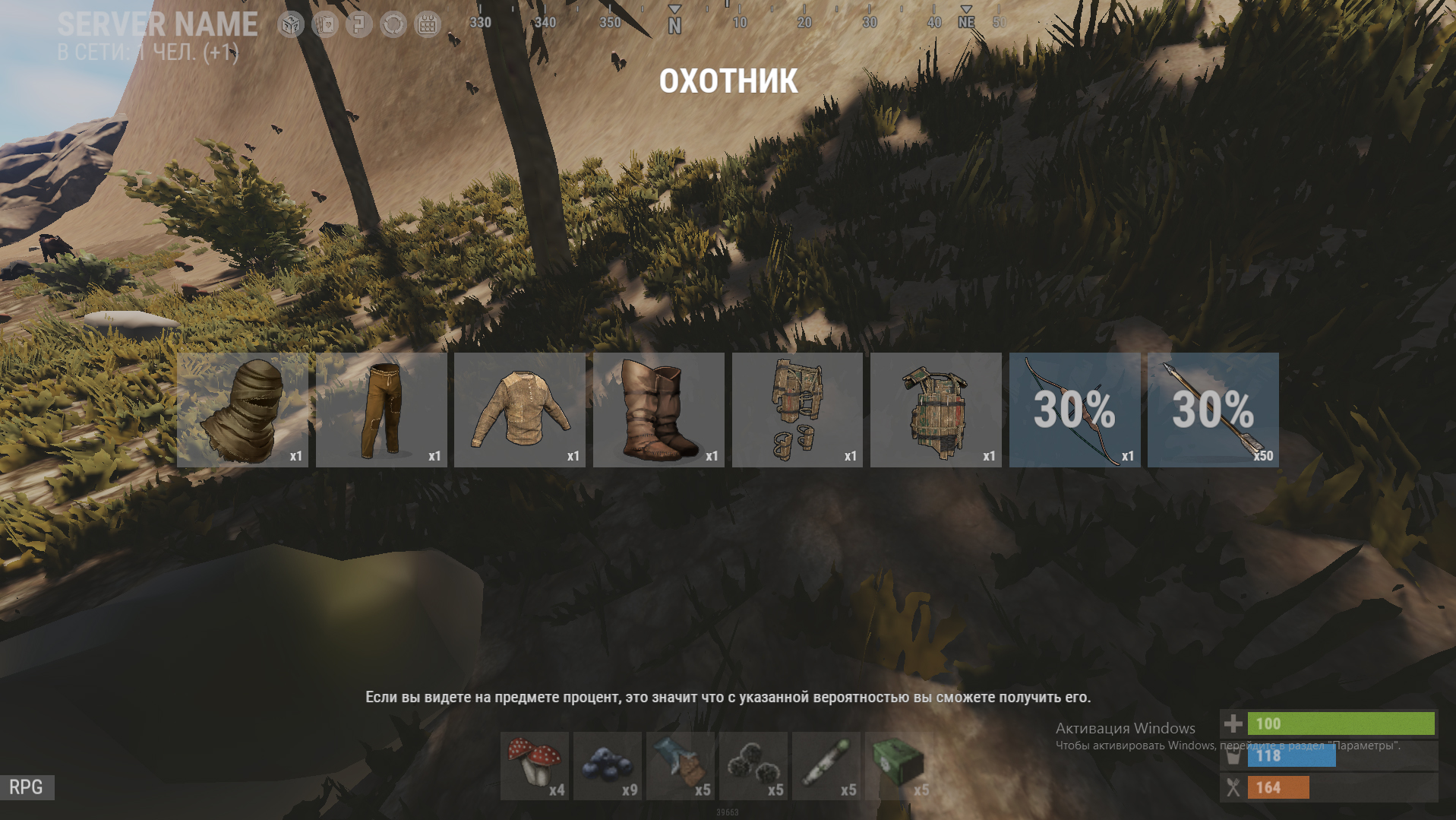Click the dice icon in the top bar

coord(290,24)
